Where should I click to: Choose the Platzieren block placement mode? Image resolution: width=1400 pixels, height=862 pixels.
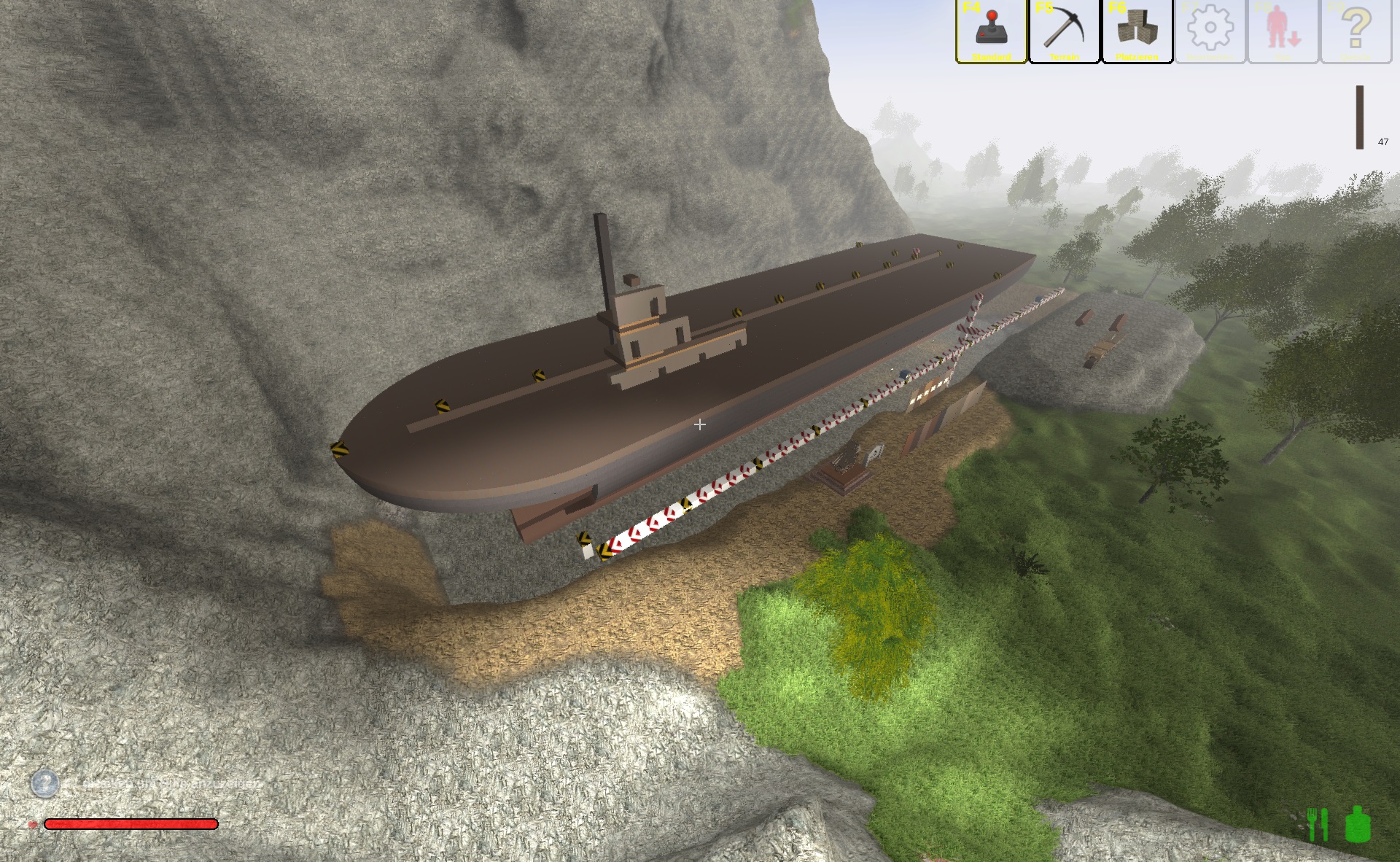[x=1137, y=31]
